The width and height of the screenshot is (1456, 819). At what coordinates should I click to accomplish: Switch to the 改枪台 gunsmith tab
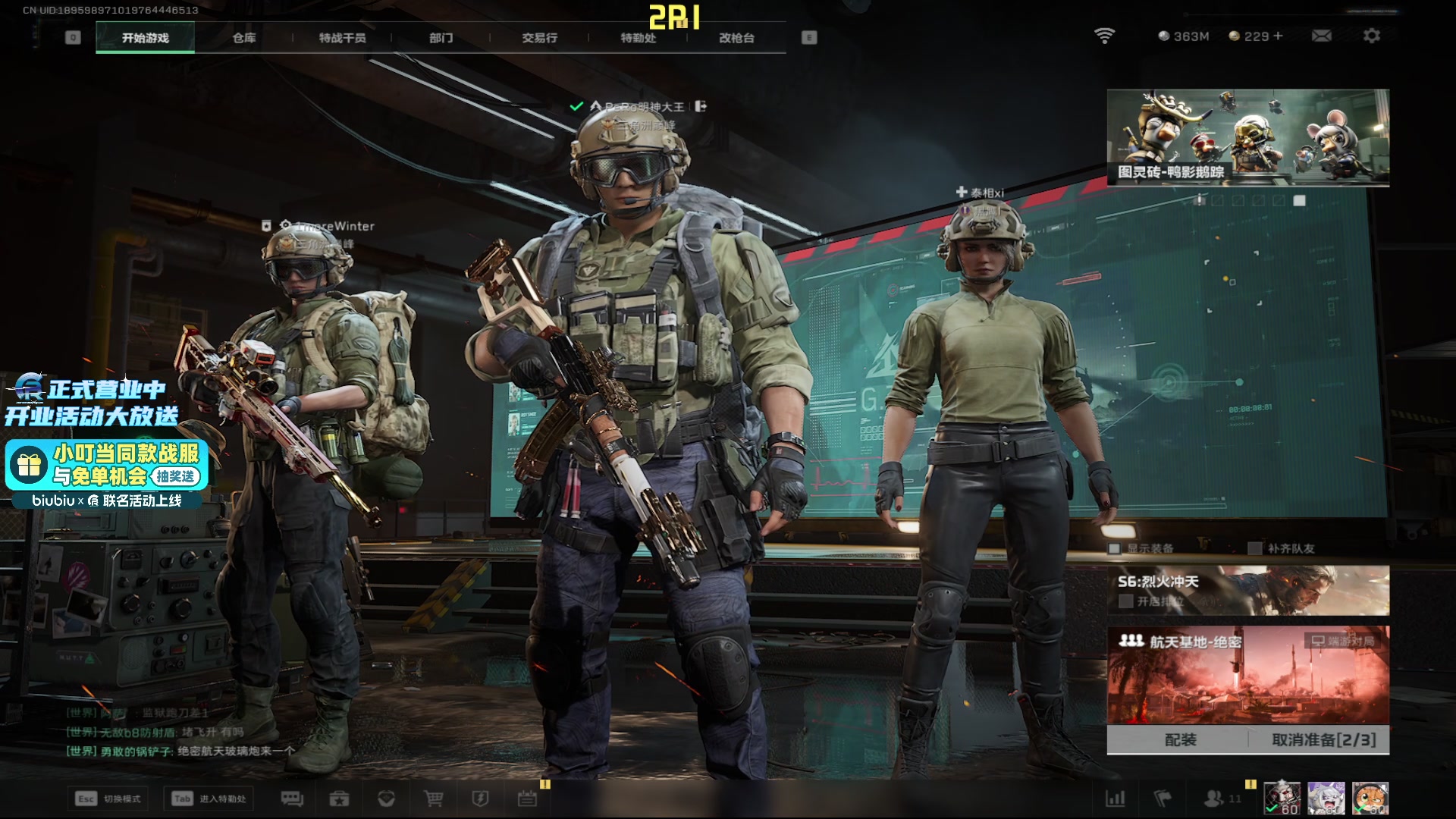(736, 38)
